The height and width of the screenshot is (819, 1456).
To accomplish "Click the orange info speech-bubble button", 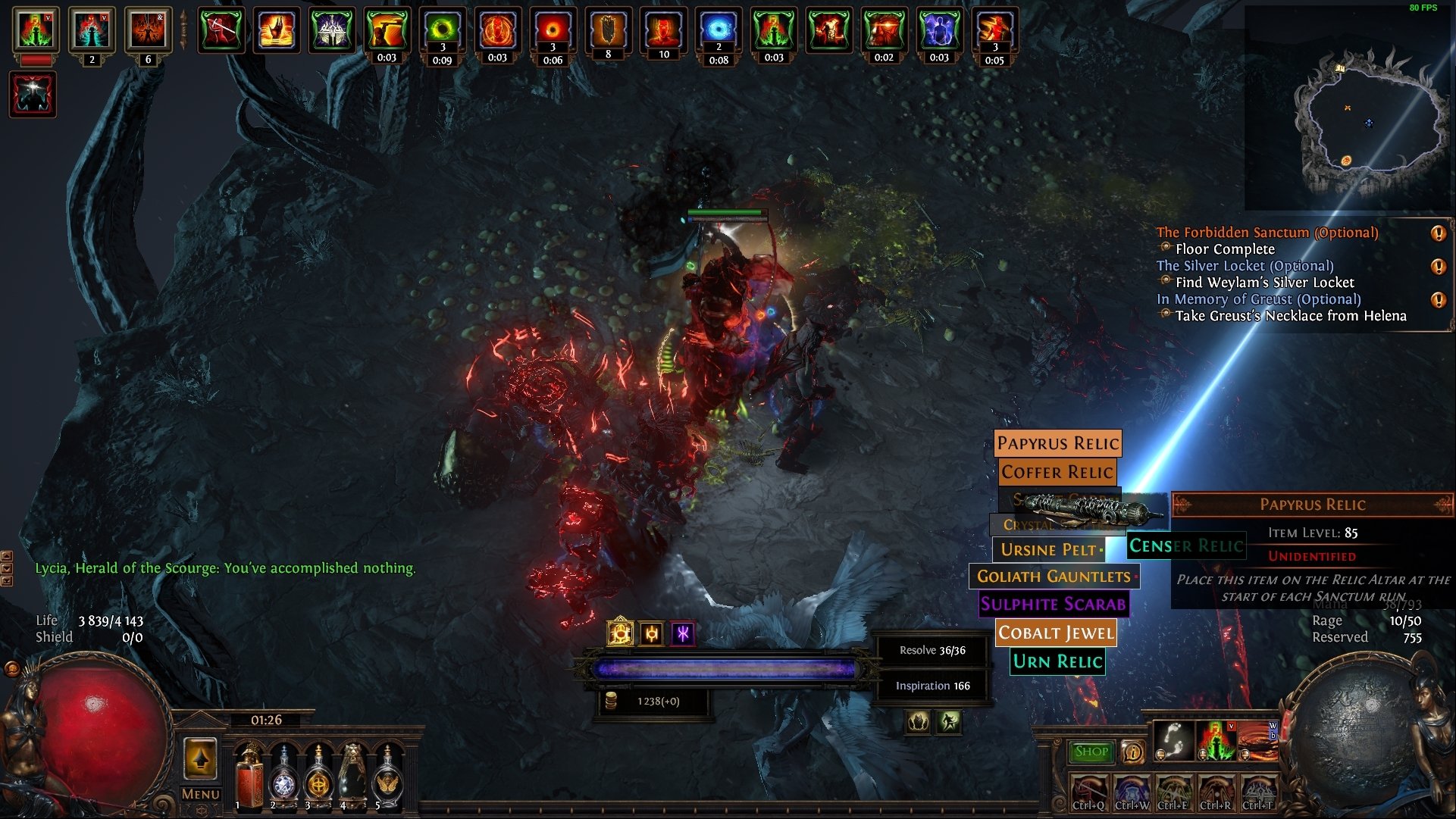I will point(1132,752).
